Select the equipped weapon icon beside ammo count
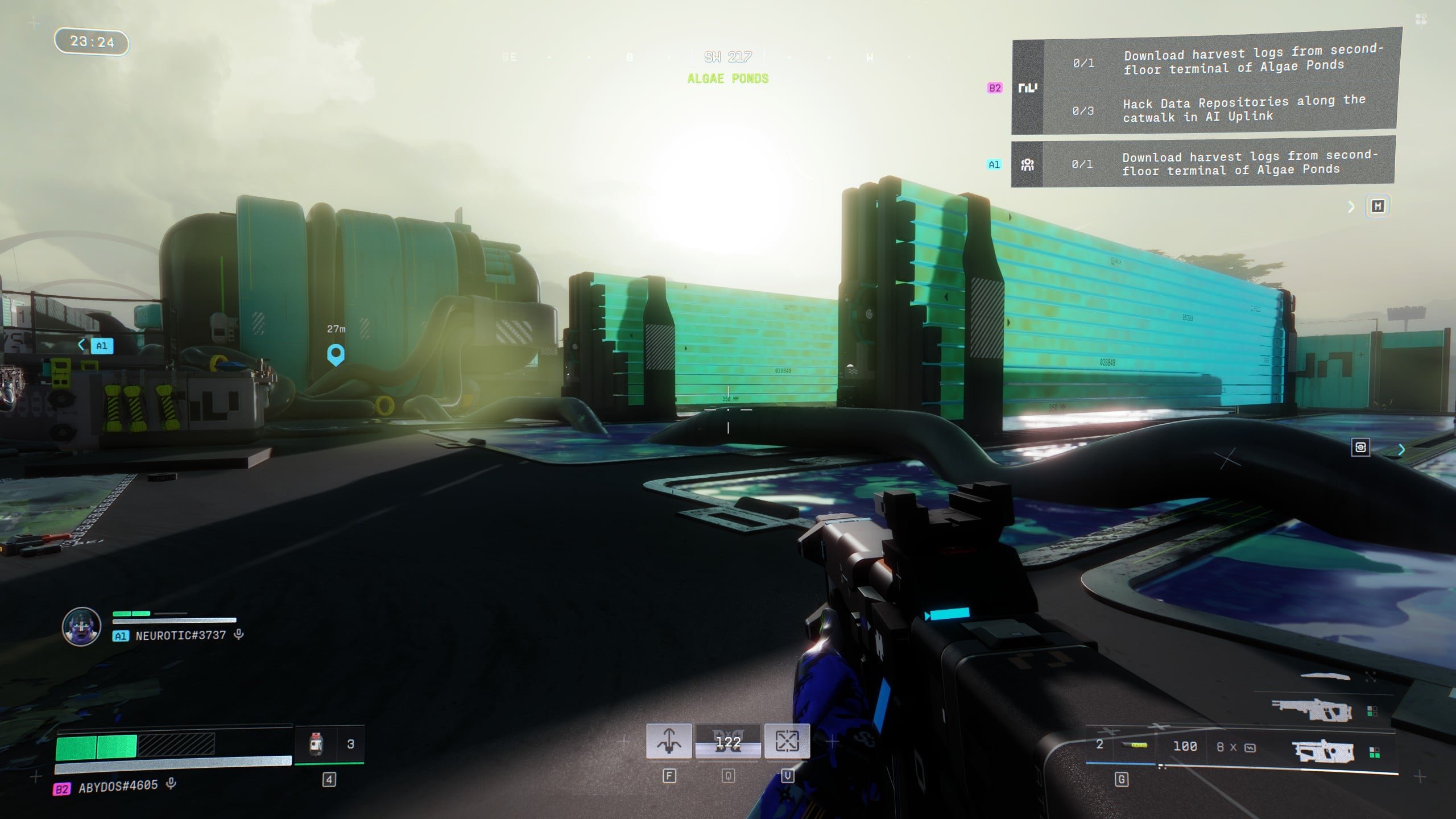1456x819 pixels. coord(1324,751)
